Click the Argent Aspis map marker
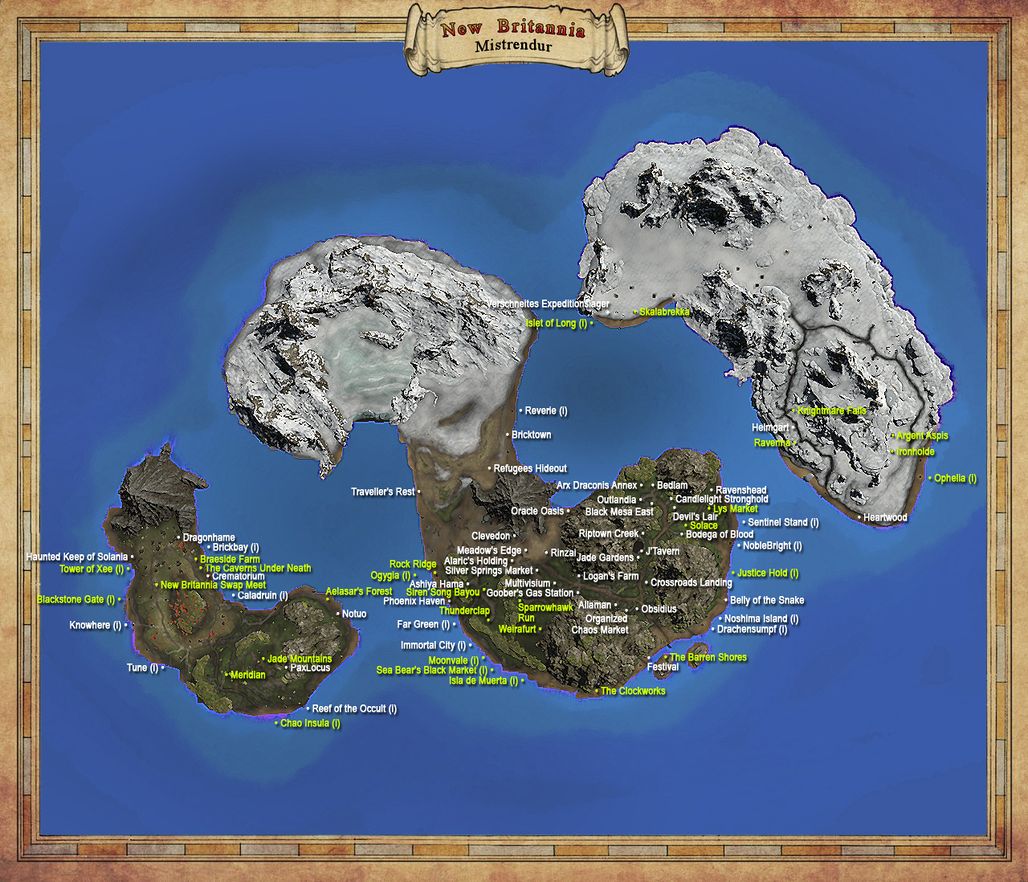This screenshot has width=1028, height=882. click(x=922, y=436)
